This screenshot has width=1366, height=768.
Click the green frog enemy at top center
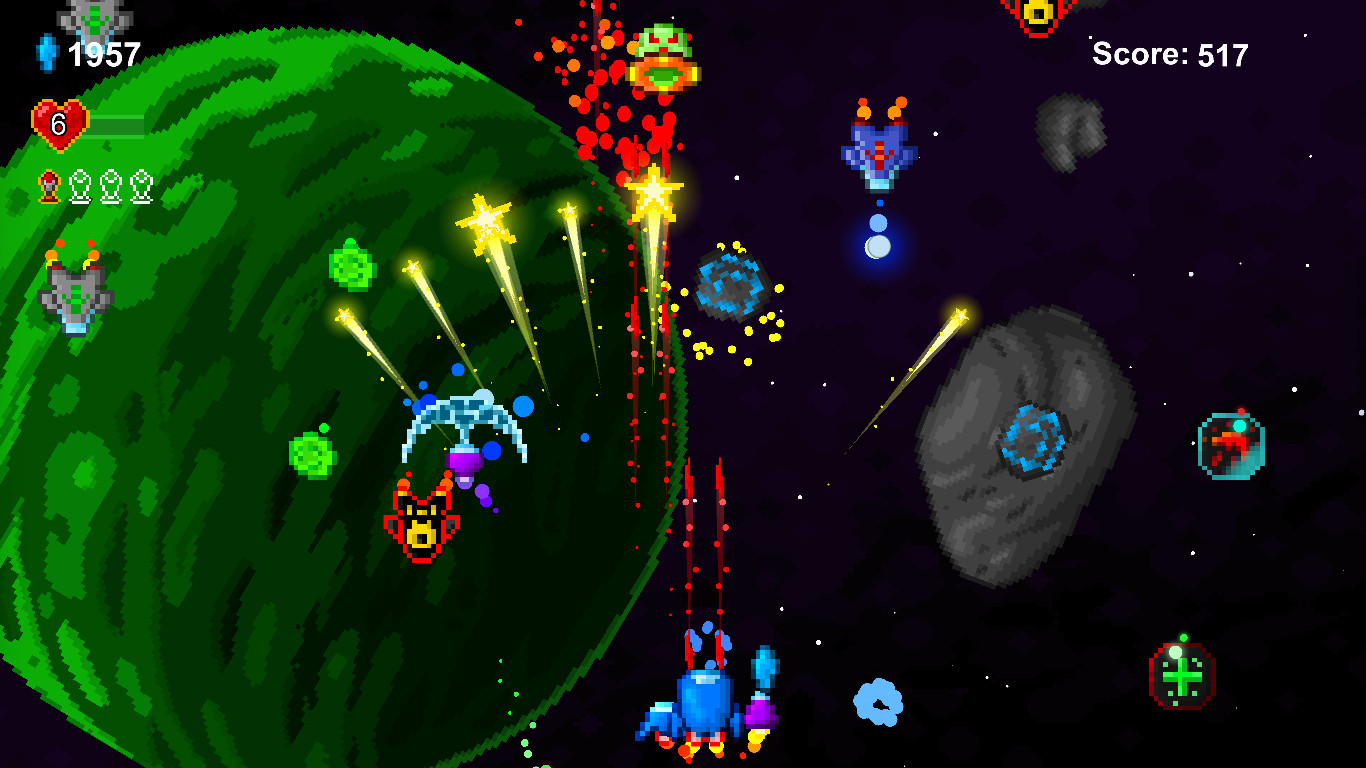[x=662, y=55]
